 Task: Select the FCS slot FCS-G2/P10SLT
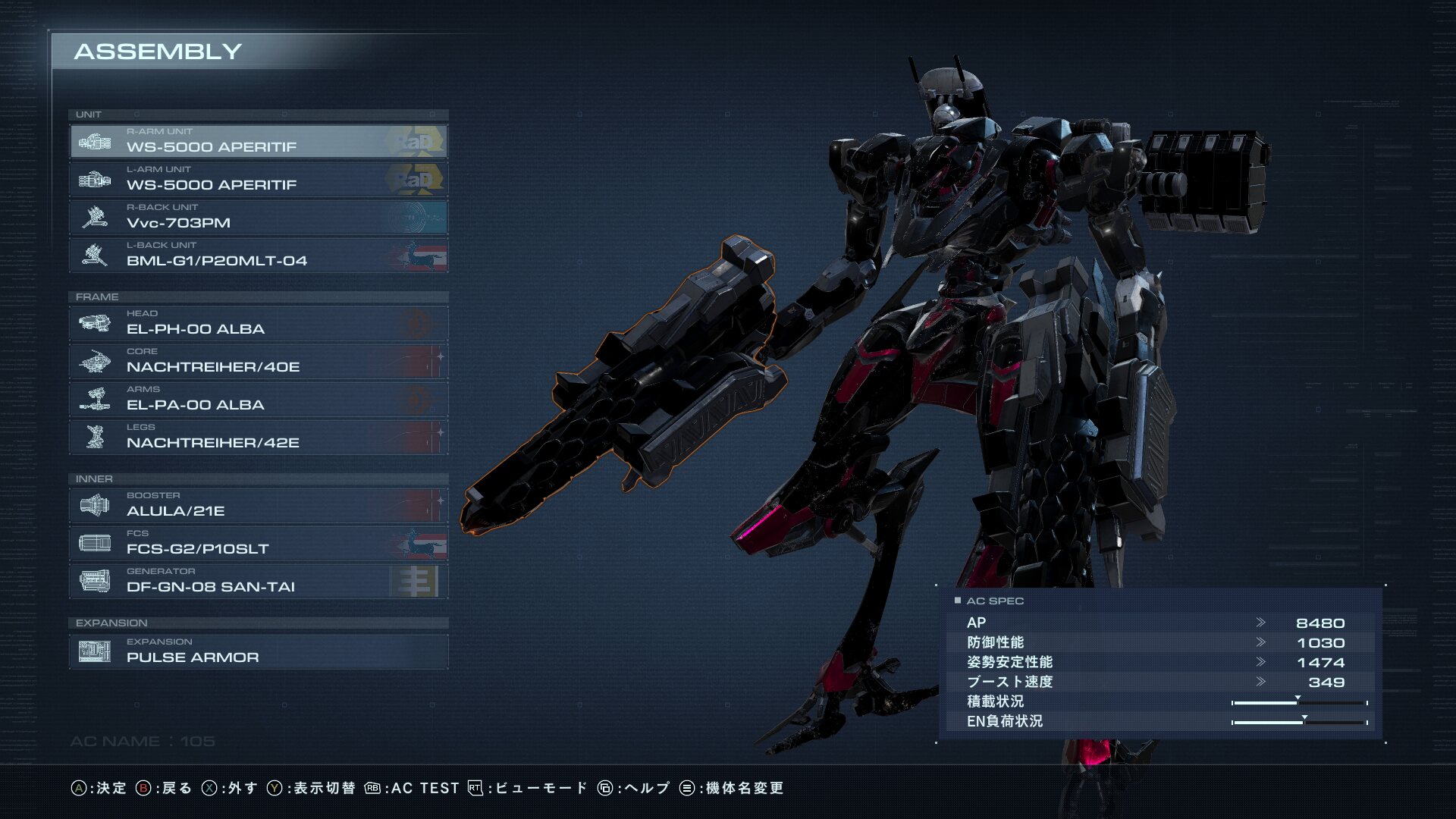[x=258, y=544]
